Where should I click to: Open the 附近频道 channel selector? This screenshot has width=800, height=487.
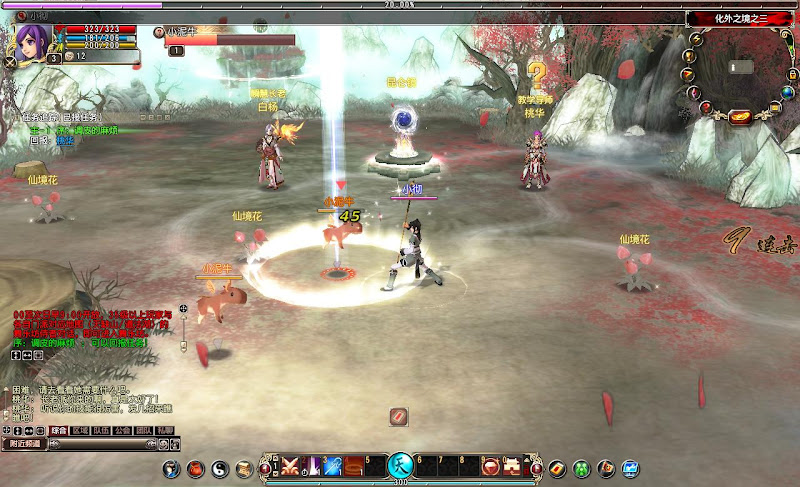(x=24, y=443)
